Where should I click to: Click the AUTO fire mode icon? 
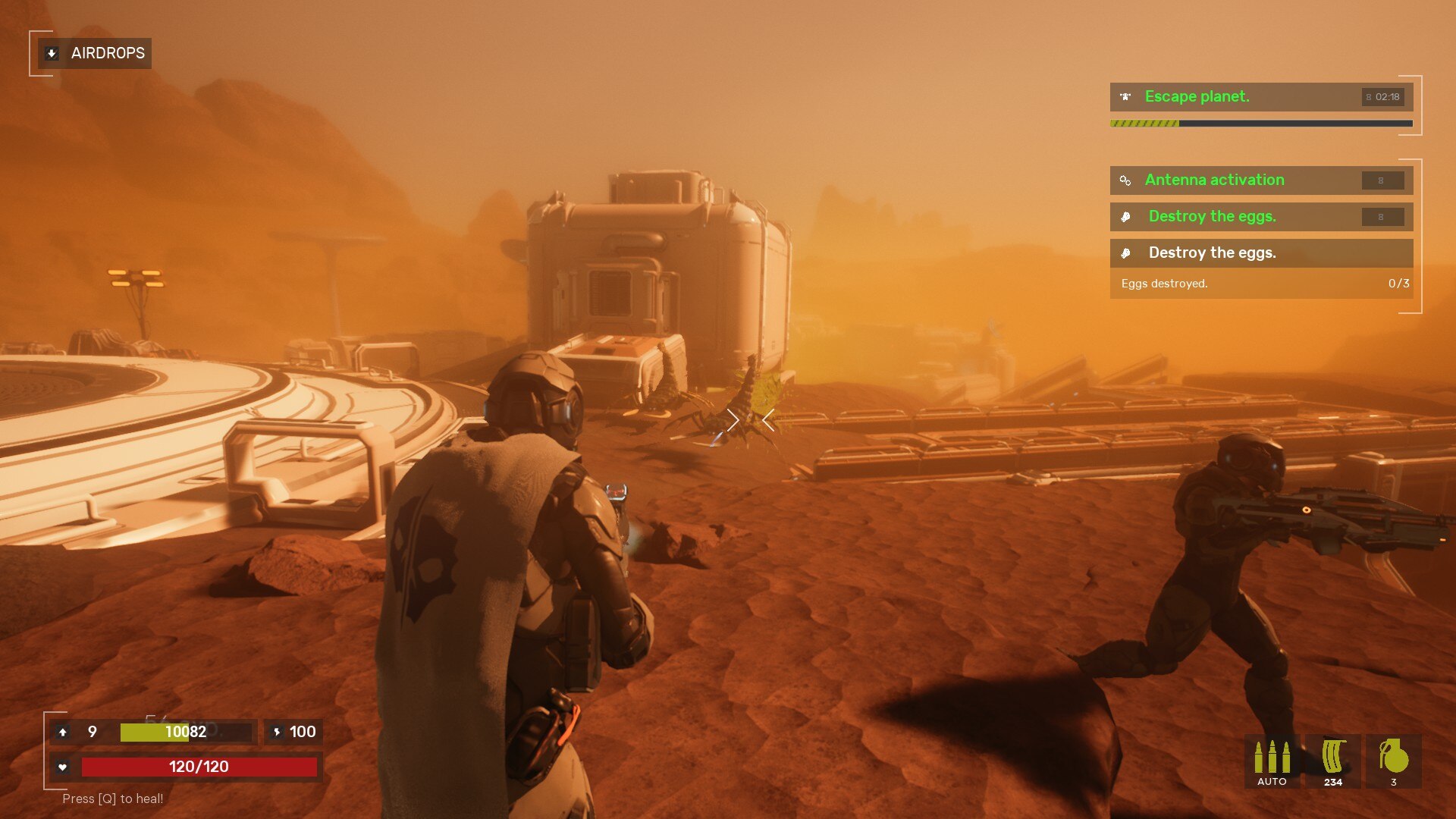[1272, 761]
